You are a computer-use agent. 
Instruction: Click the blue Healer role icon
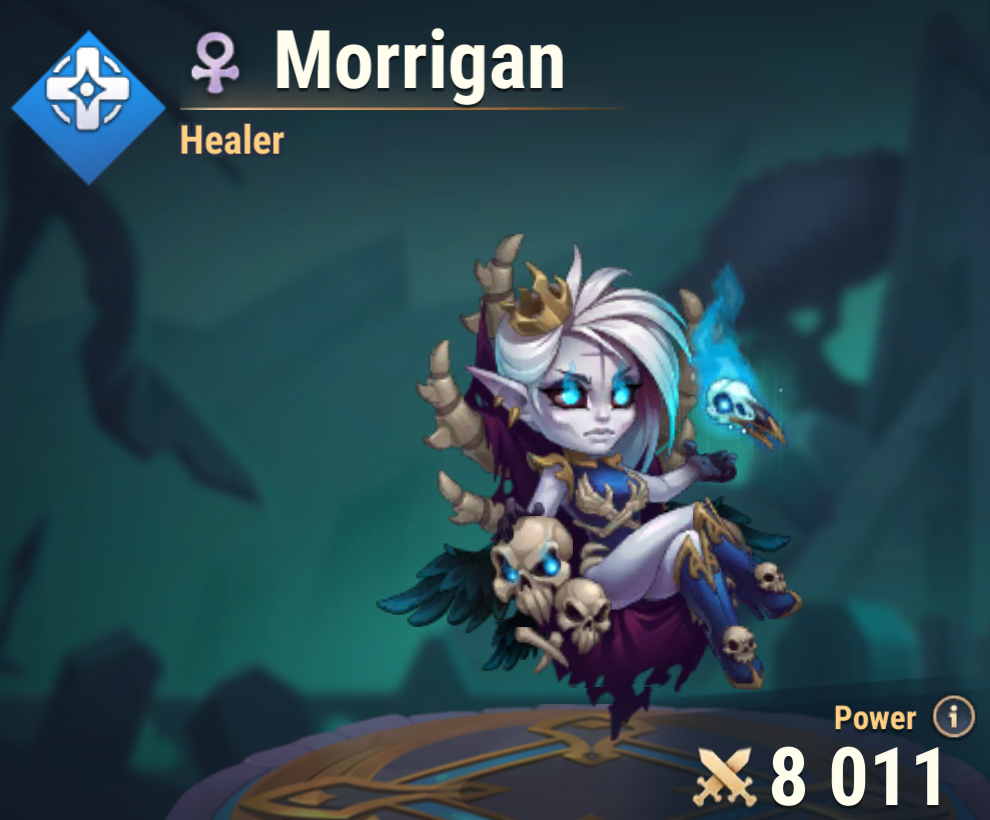(x=88, y=107)
